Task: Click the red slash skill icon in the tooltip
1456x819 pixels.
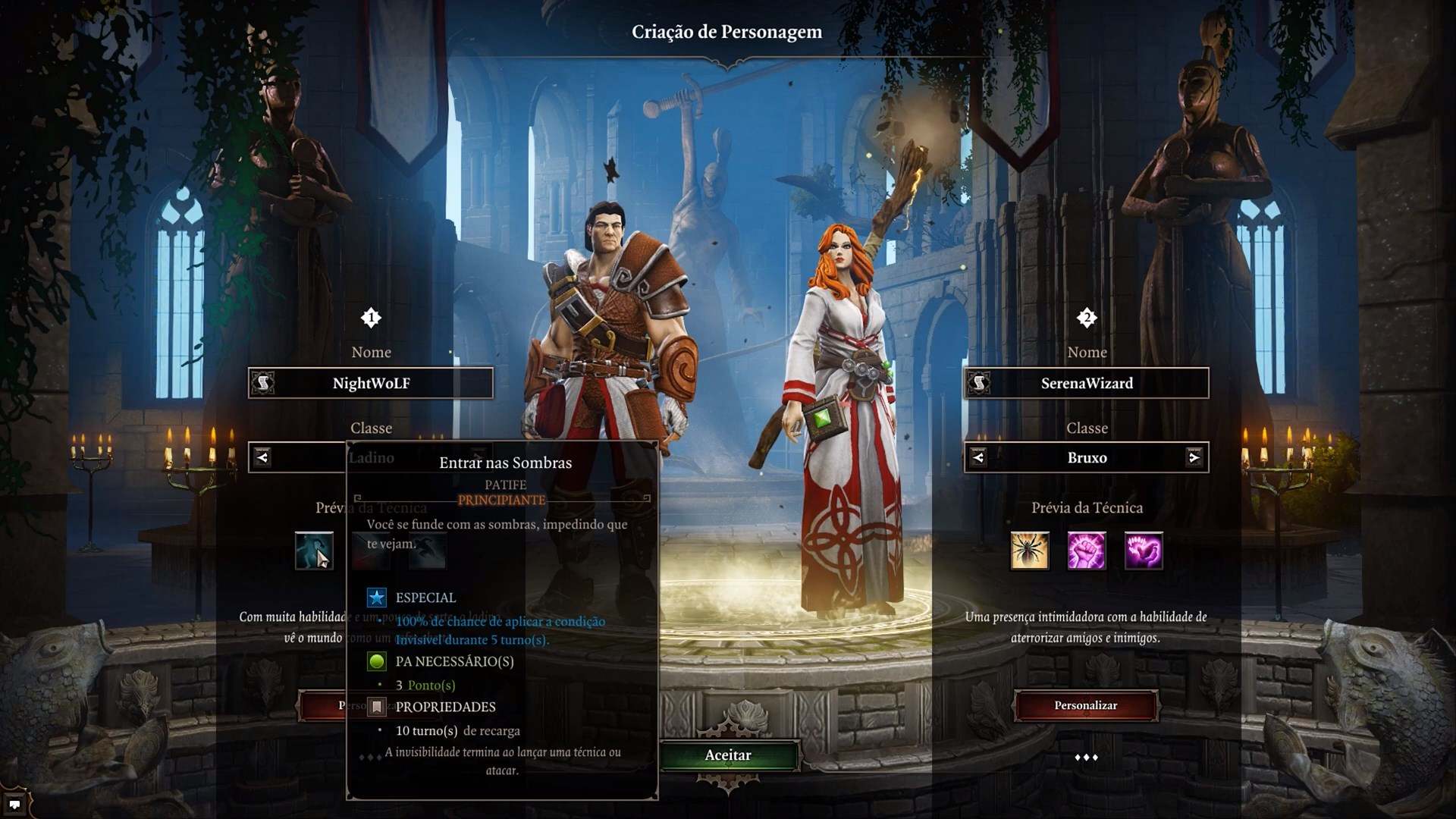Action: (x=370, y=549)
